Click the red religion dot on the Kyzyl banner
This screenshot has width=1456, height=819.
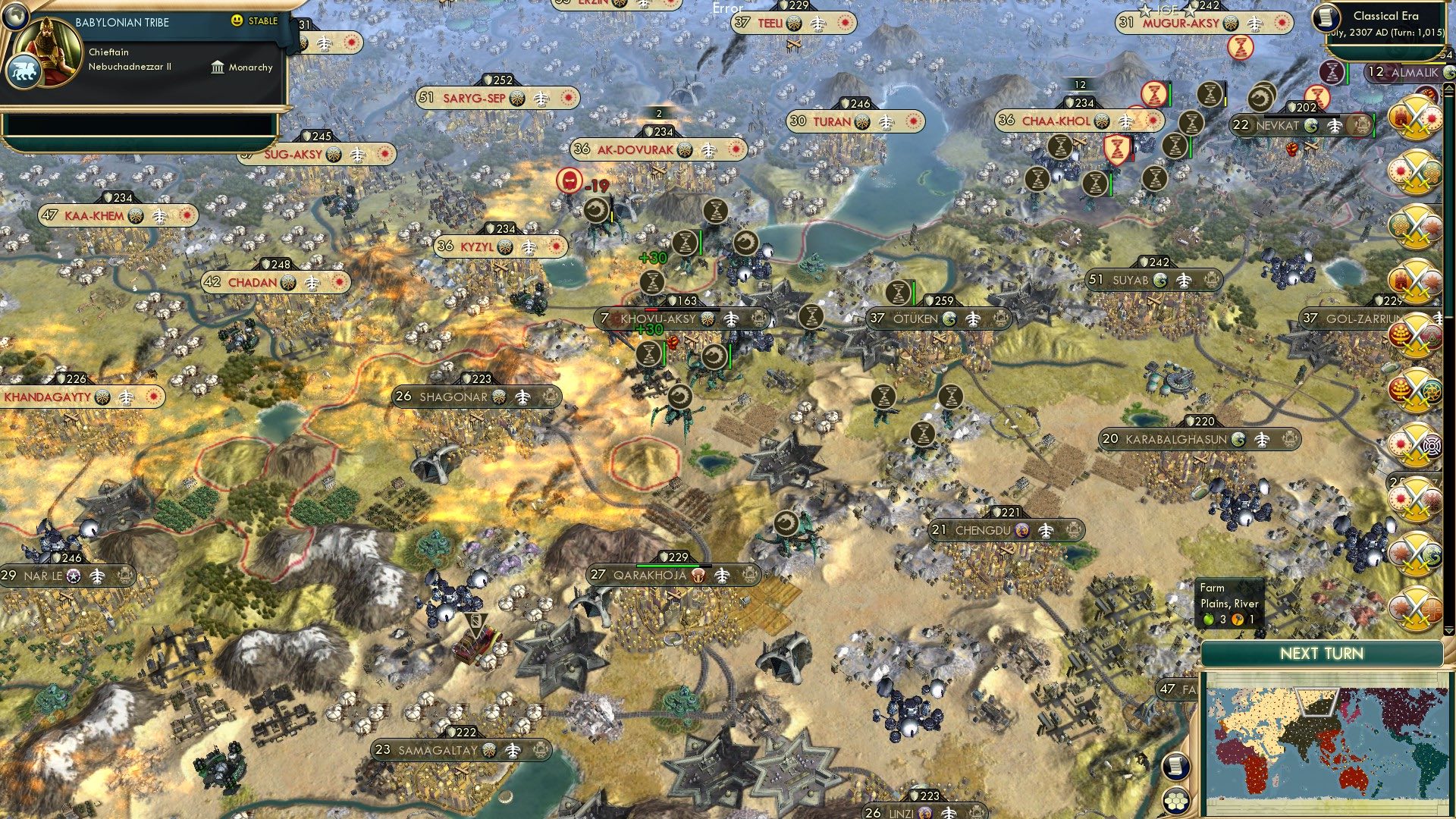(x=556, y=246)
